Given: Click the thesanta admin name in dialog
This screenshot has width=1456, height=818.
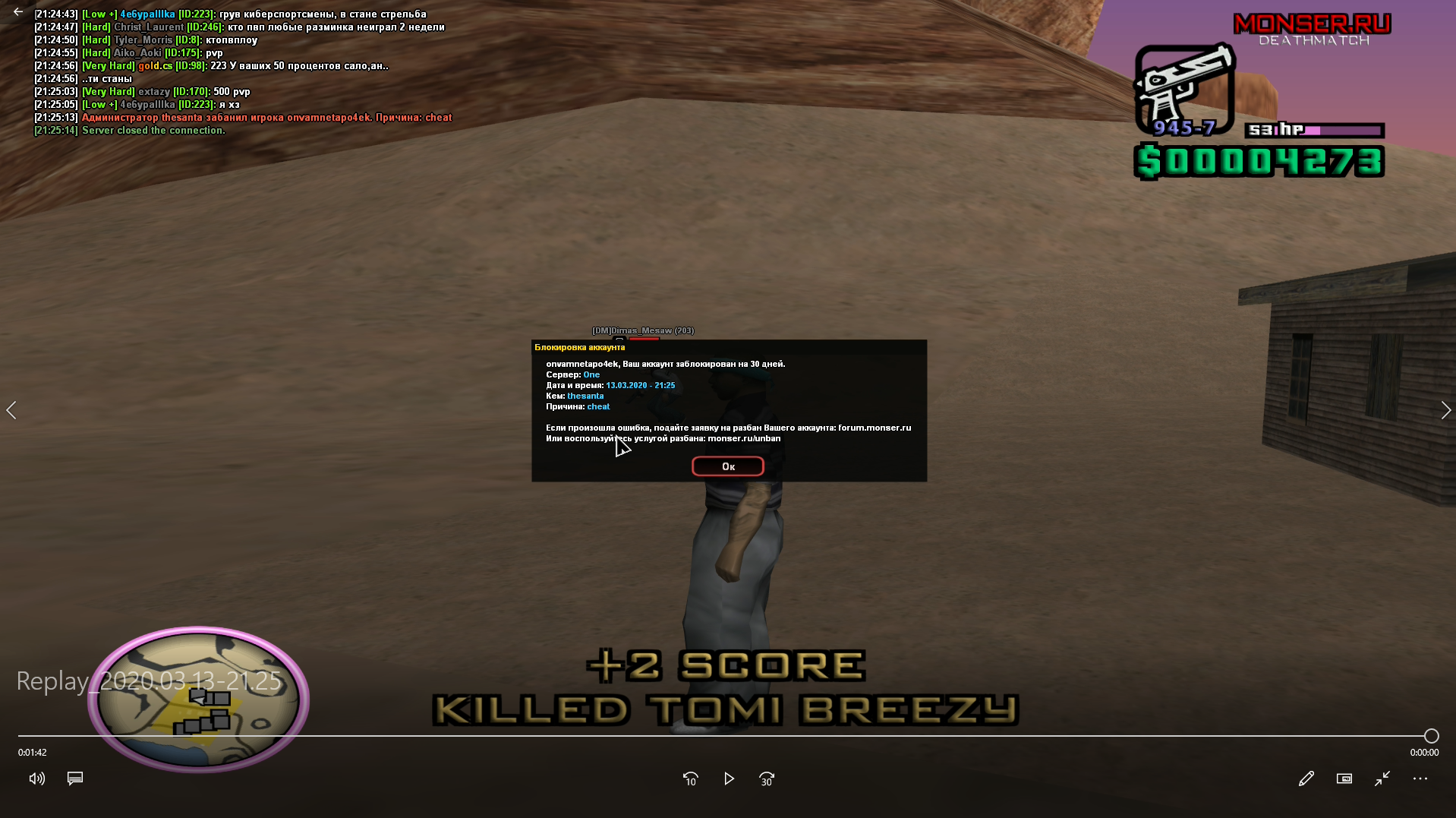Looking at the screenshot, I should (585, 396).
